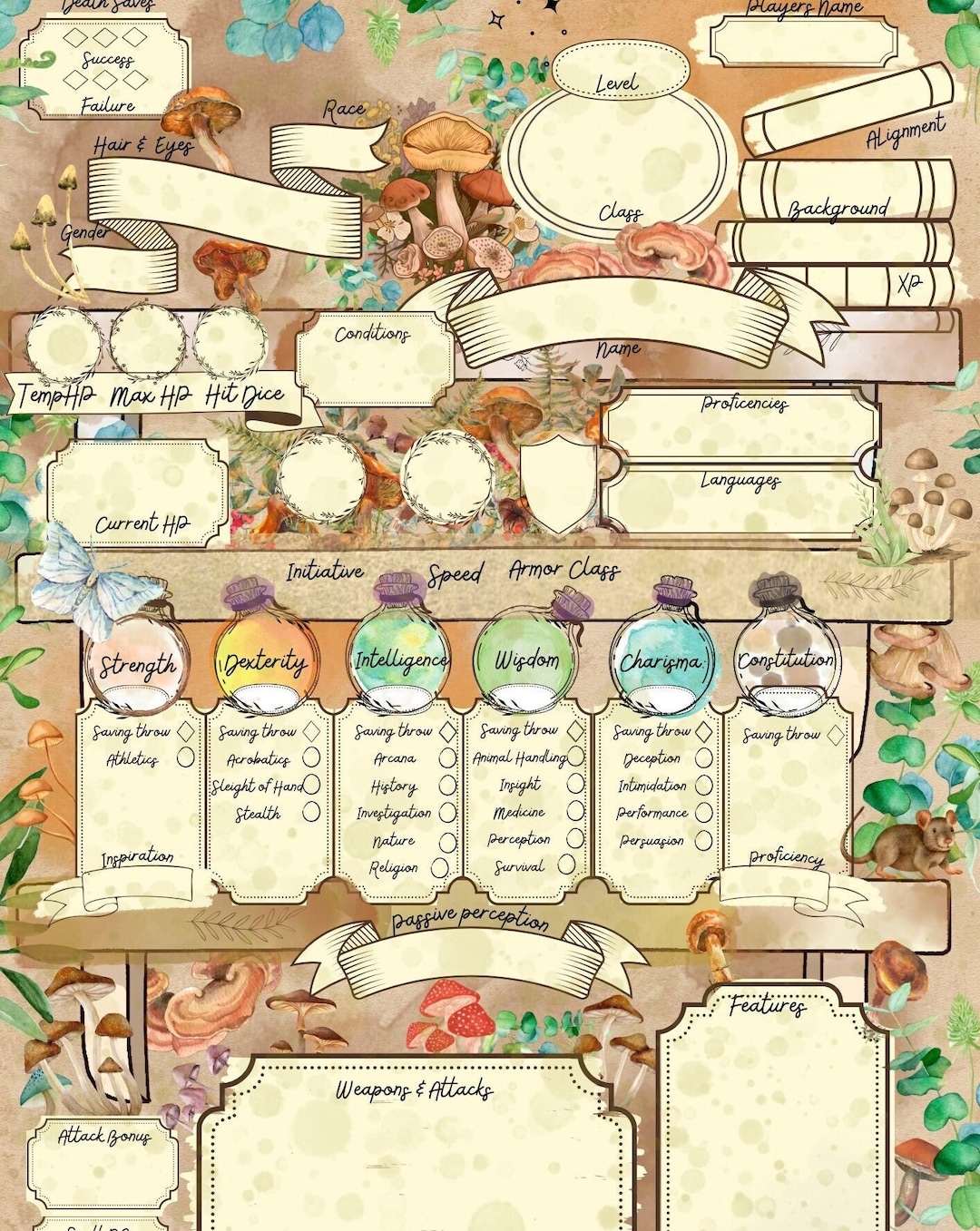Screen dimensions: 980x1231
Task: Select the Current HP box
Action: coord(136,490)
